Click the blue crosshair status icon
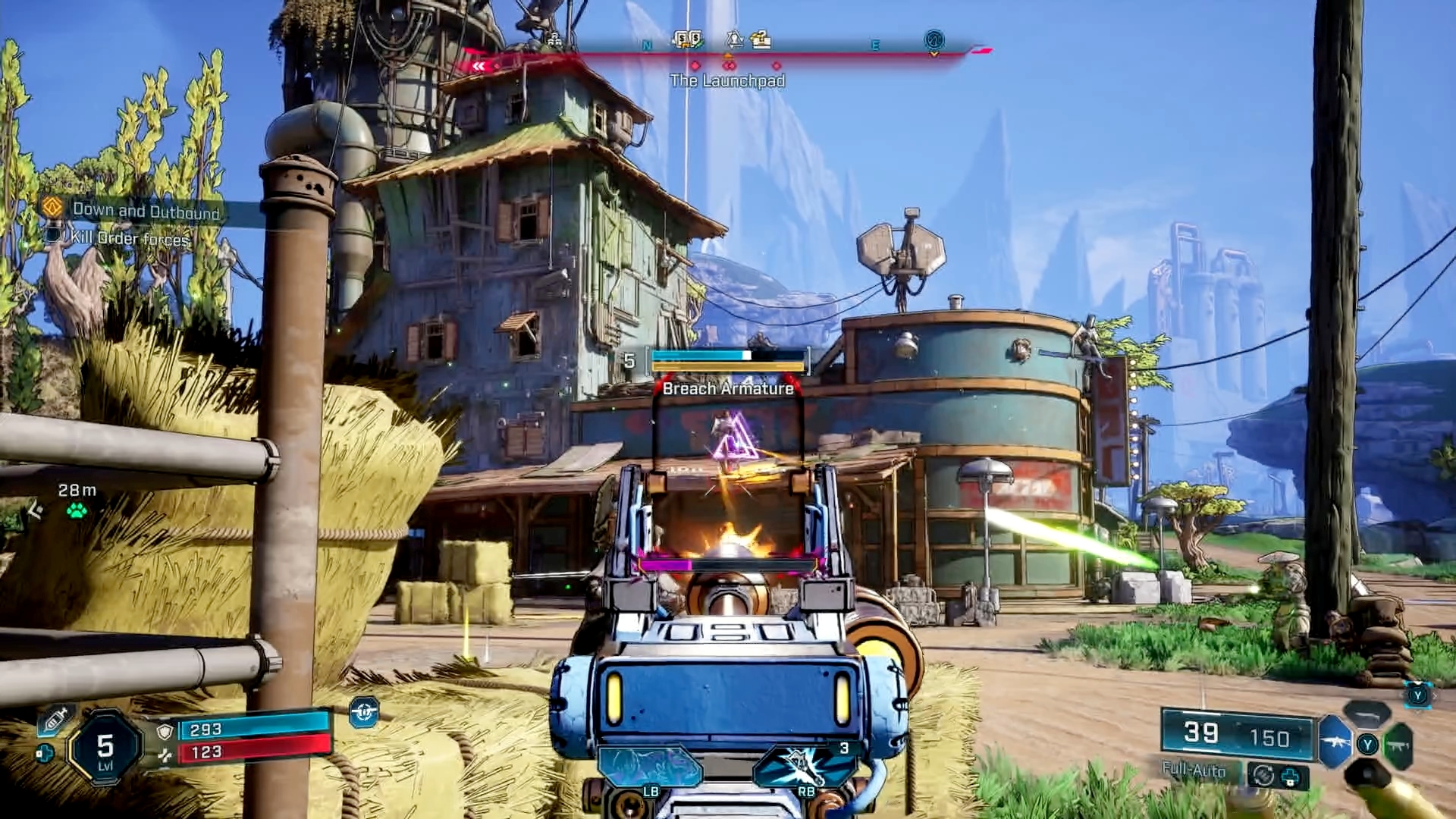Screen dimensions: 1456x819 tap(364, 712)
